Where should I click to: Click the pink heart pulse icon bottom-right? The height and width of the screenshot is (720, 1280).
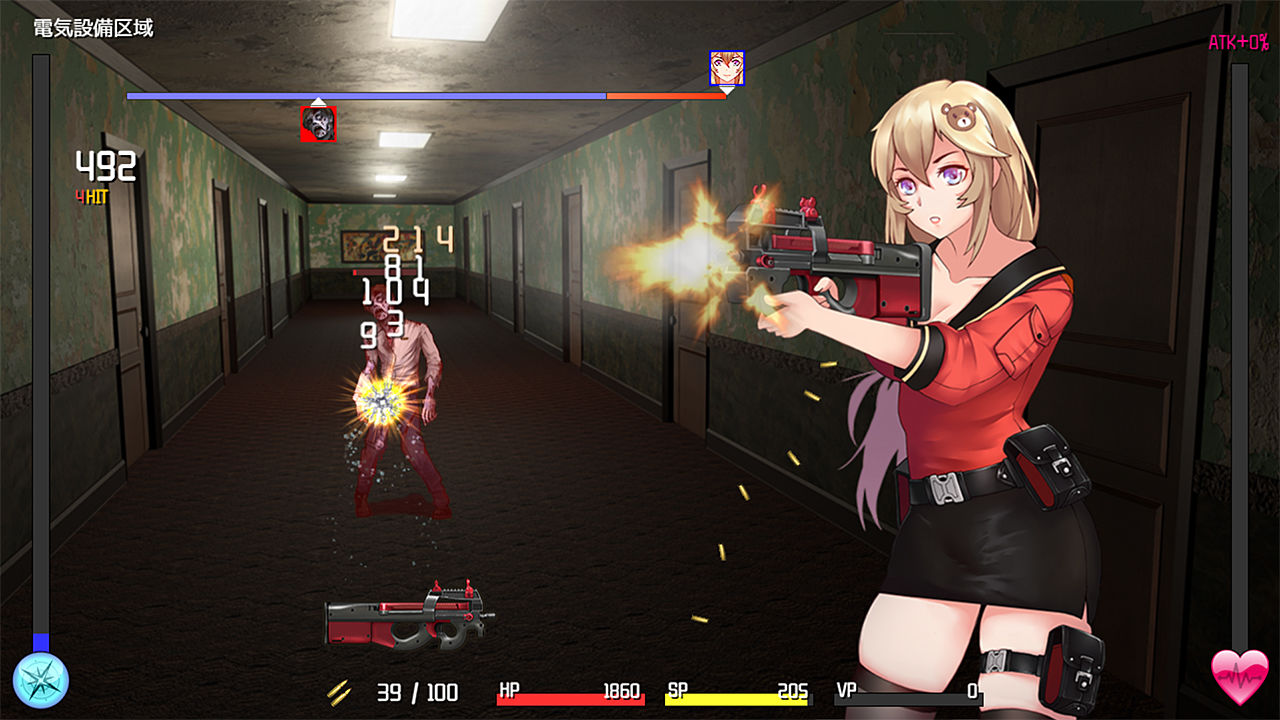point(1241,676)
